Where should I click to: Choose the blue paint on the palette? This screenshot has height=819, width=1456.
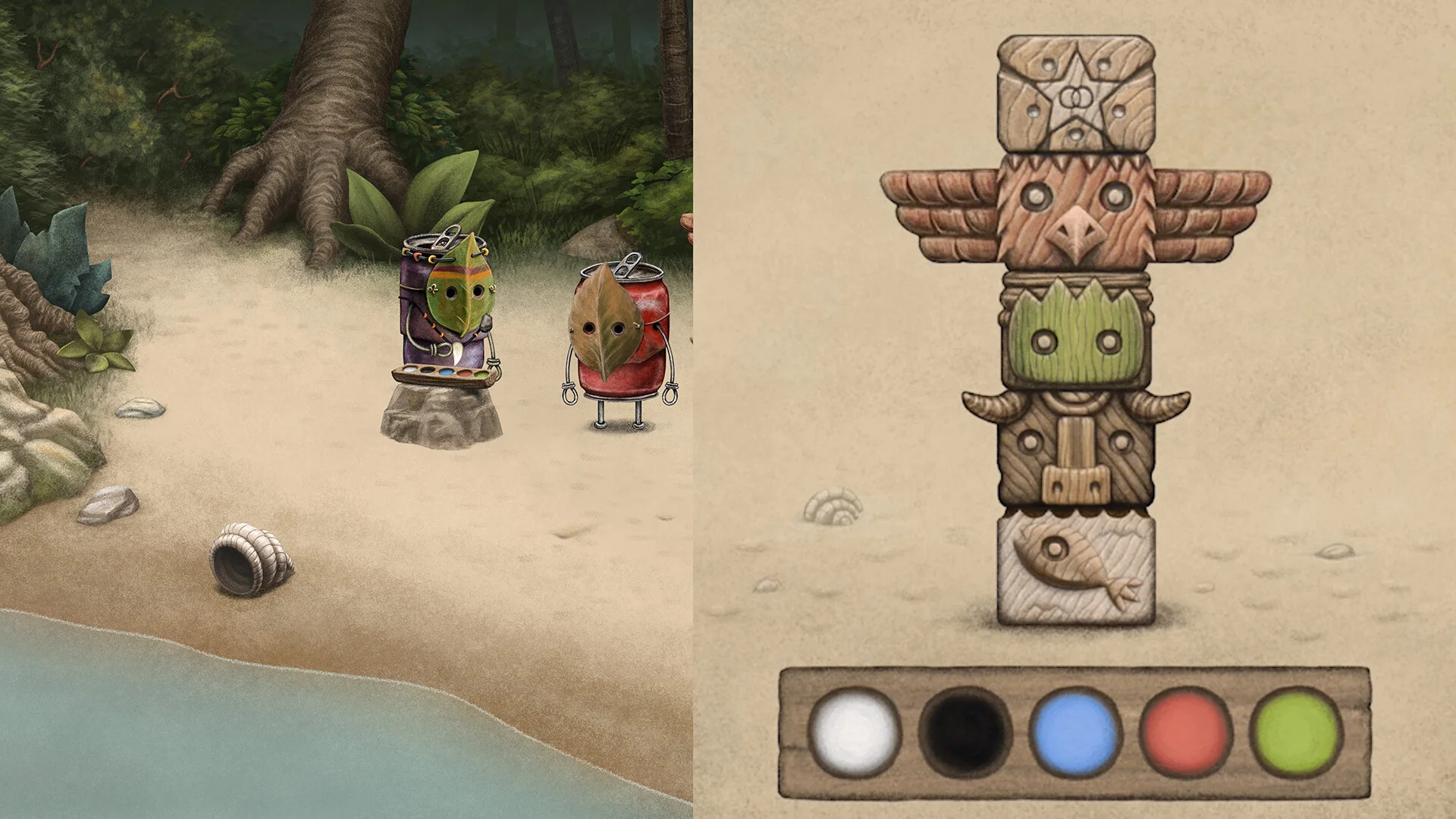click(1075, 733)
